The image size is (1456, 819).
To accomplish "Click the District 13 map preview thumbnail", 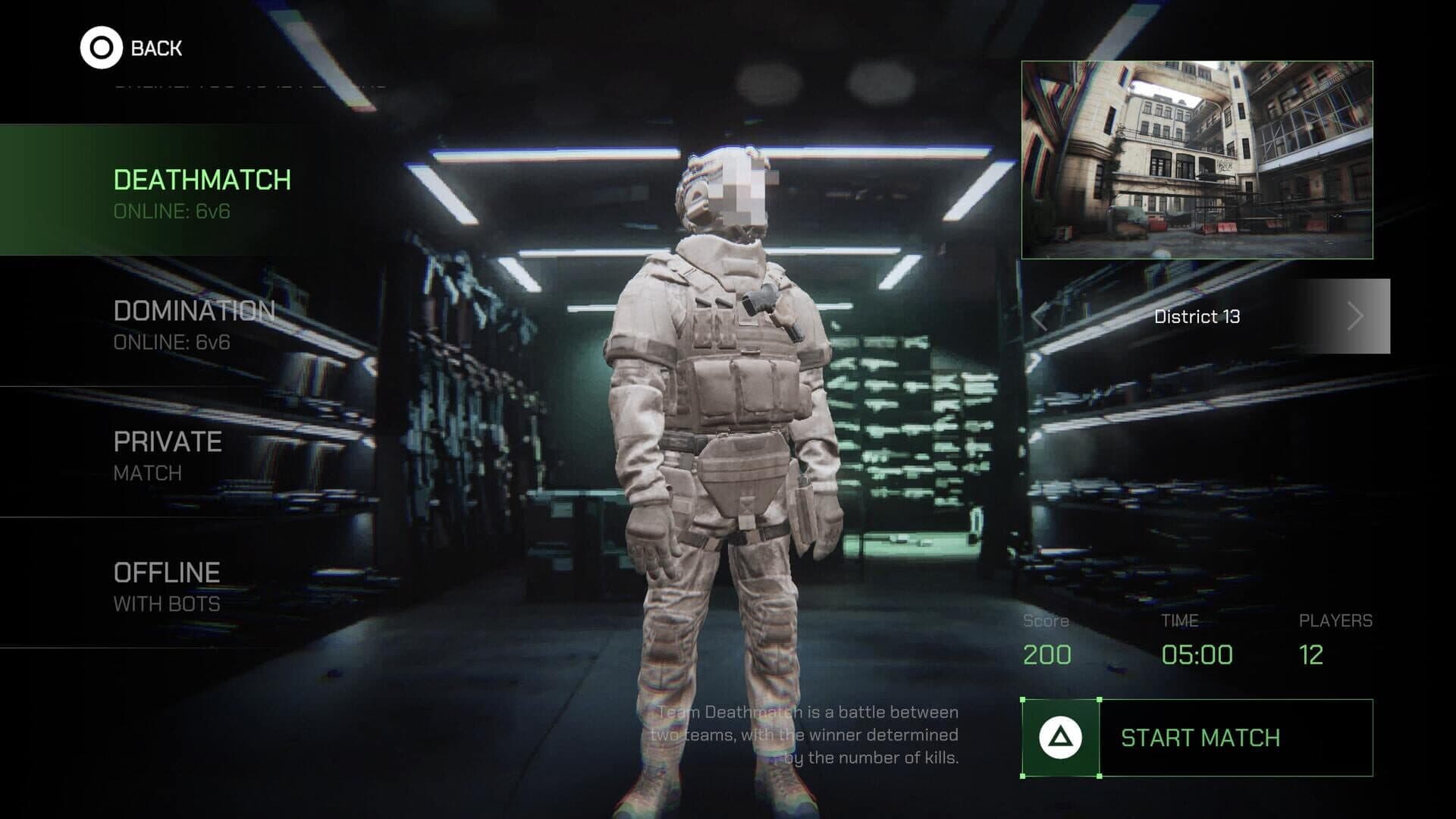I will (x=1197, y=160).
